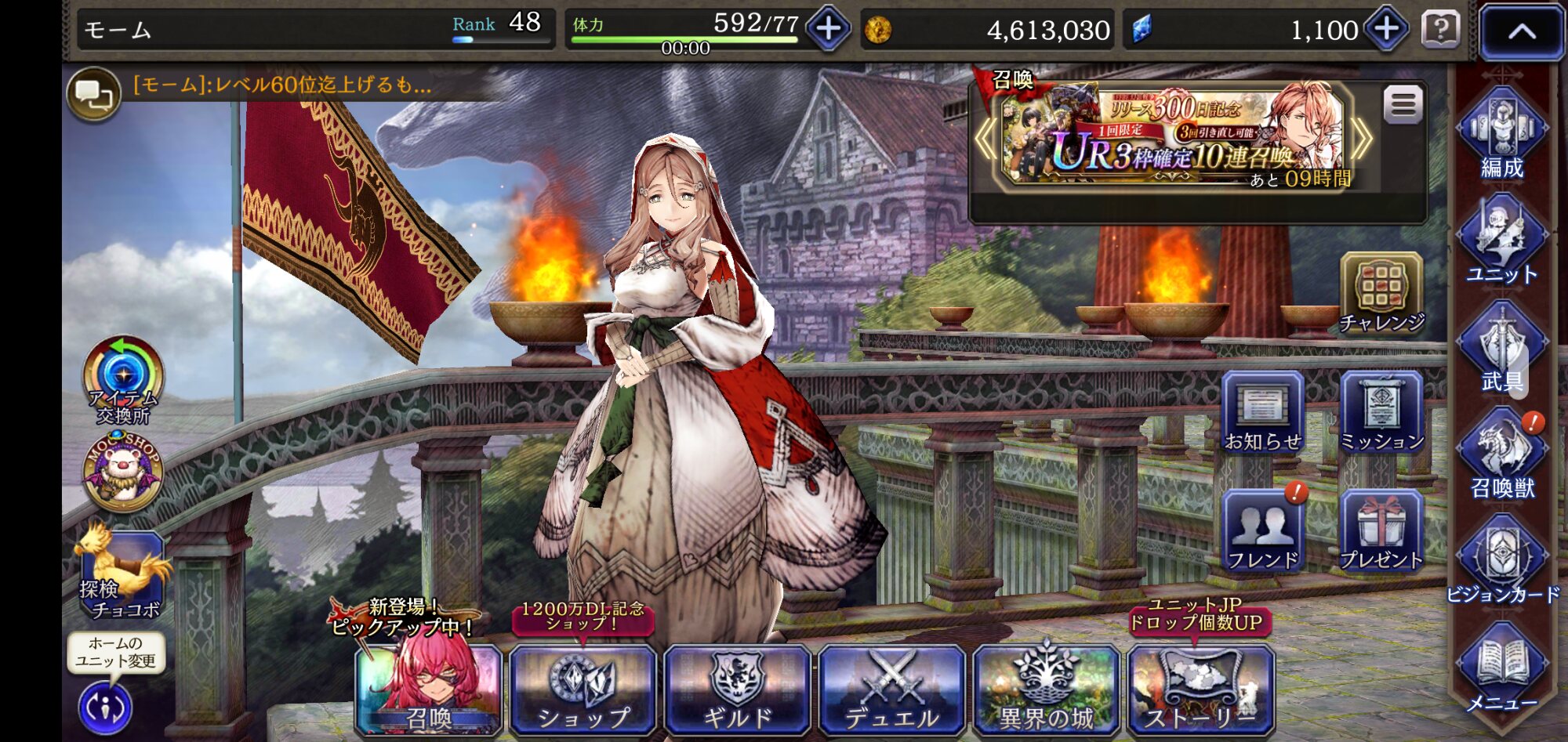
Task: Open ストーリー story mode
Action: tap(1200, 690)
